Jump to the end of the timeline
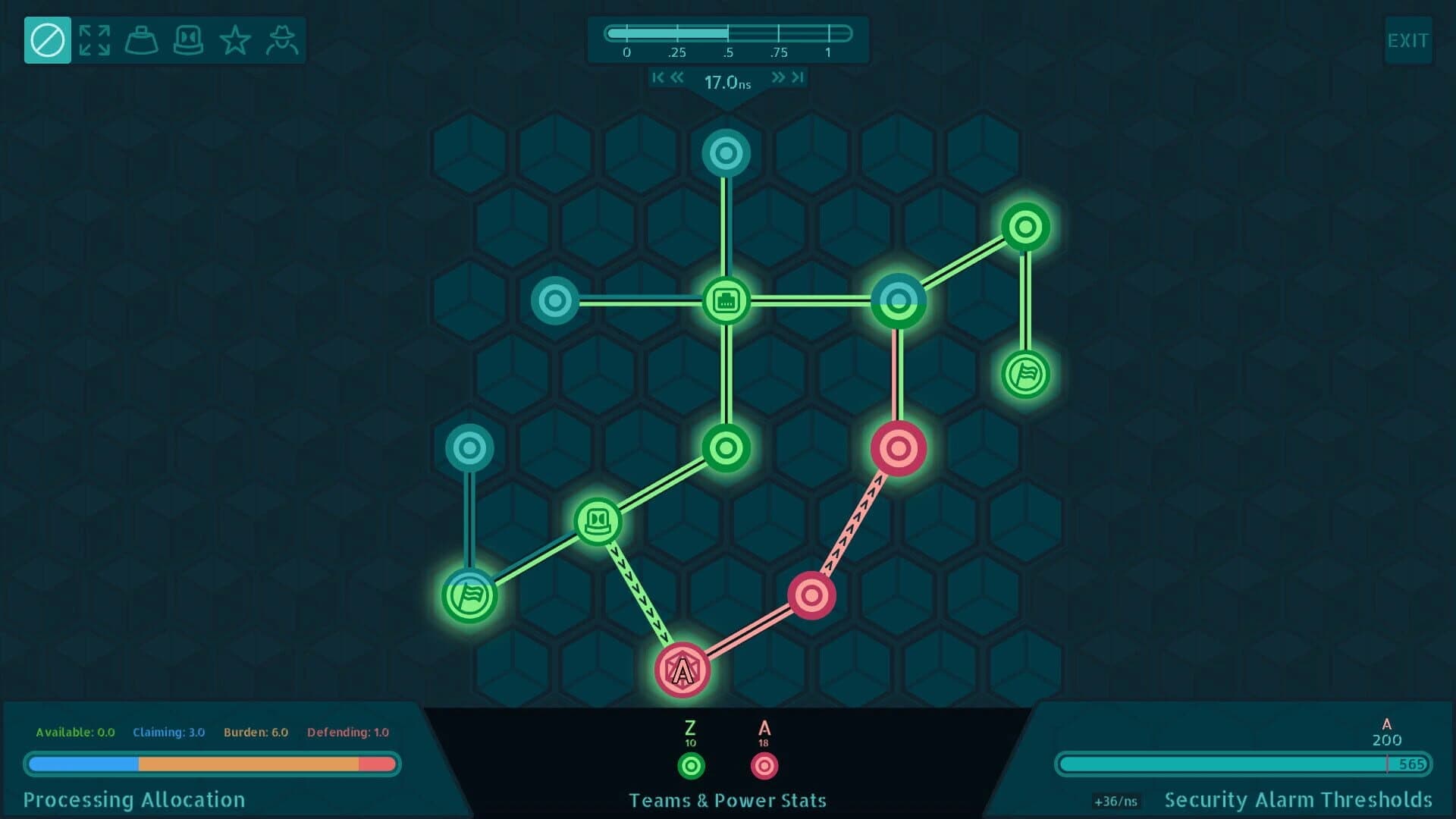Screen dimensions: 1456x819 point(797,77)
